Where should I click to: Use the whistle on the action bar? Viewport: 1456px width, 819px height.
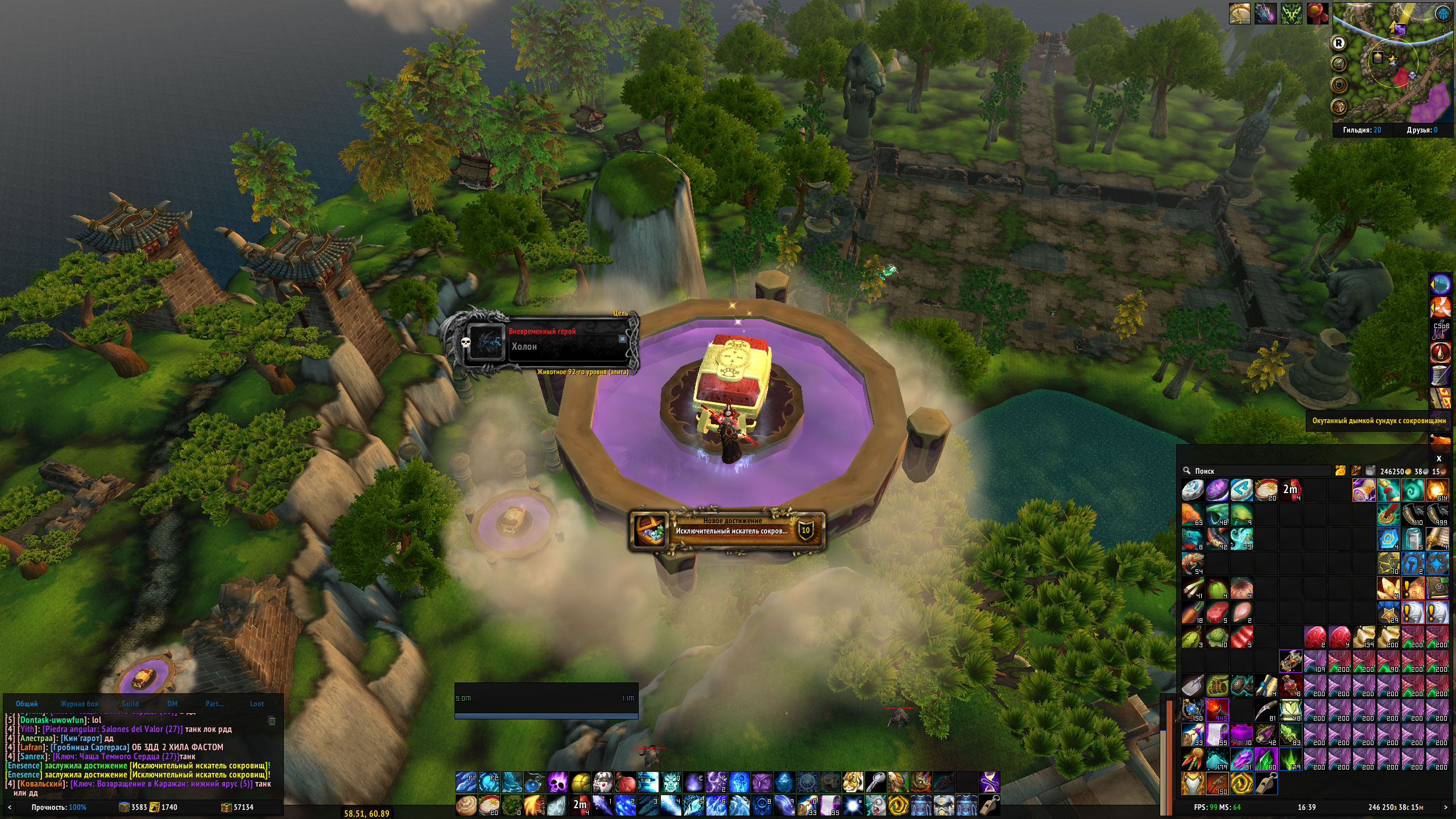[x=990, y=806]
